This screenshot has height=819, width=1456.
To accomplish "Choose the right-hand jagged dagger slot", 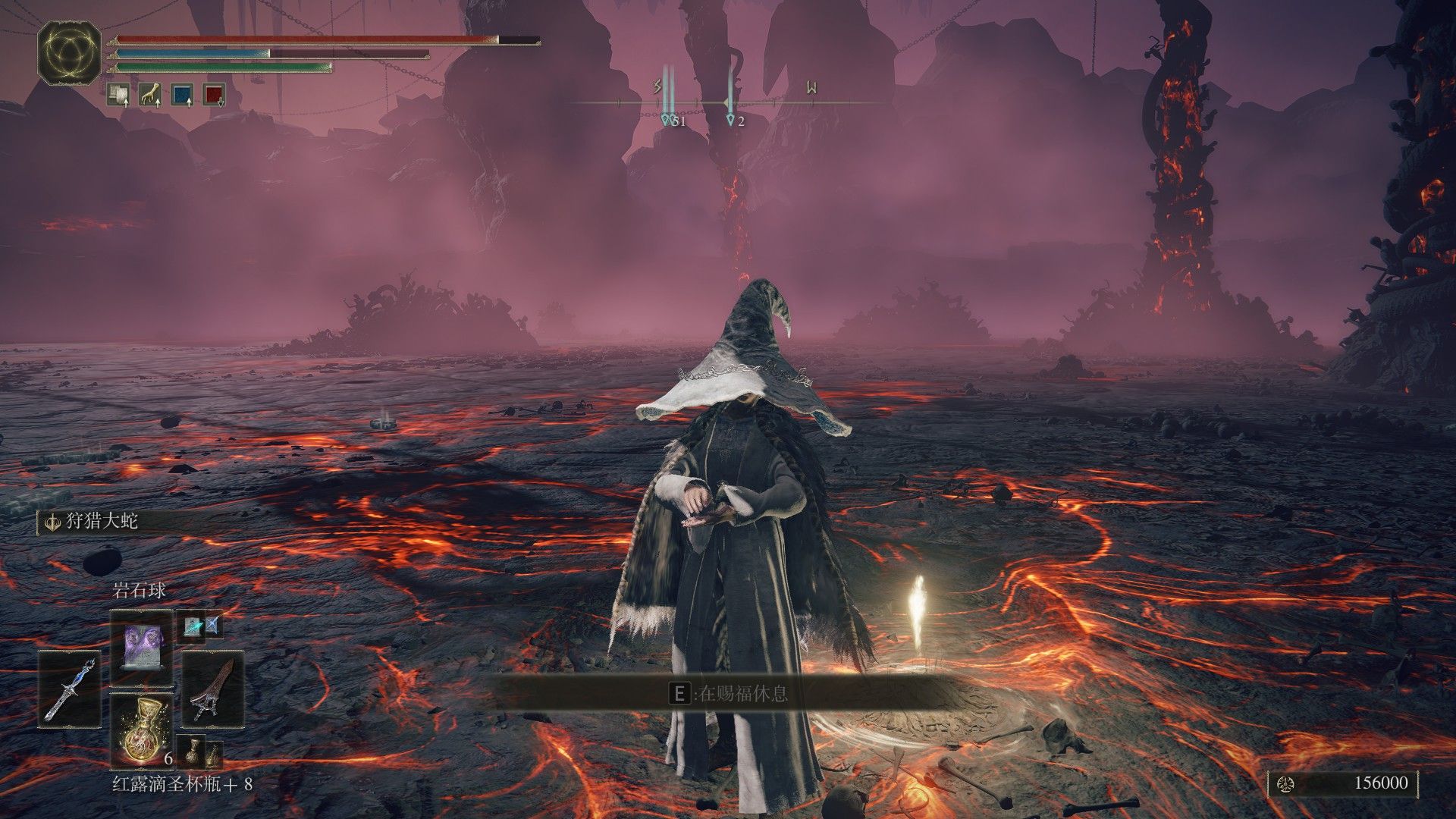I will coord(213,689).
